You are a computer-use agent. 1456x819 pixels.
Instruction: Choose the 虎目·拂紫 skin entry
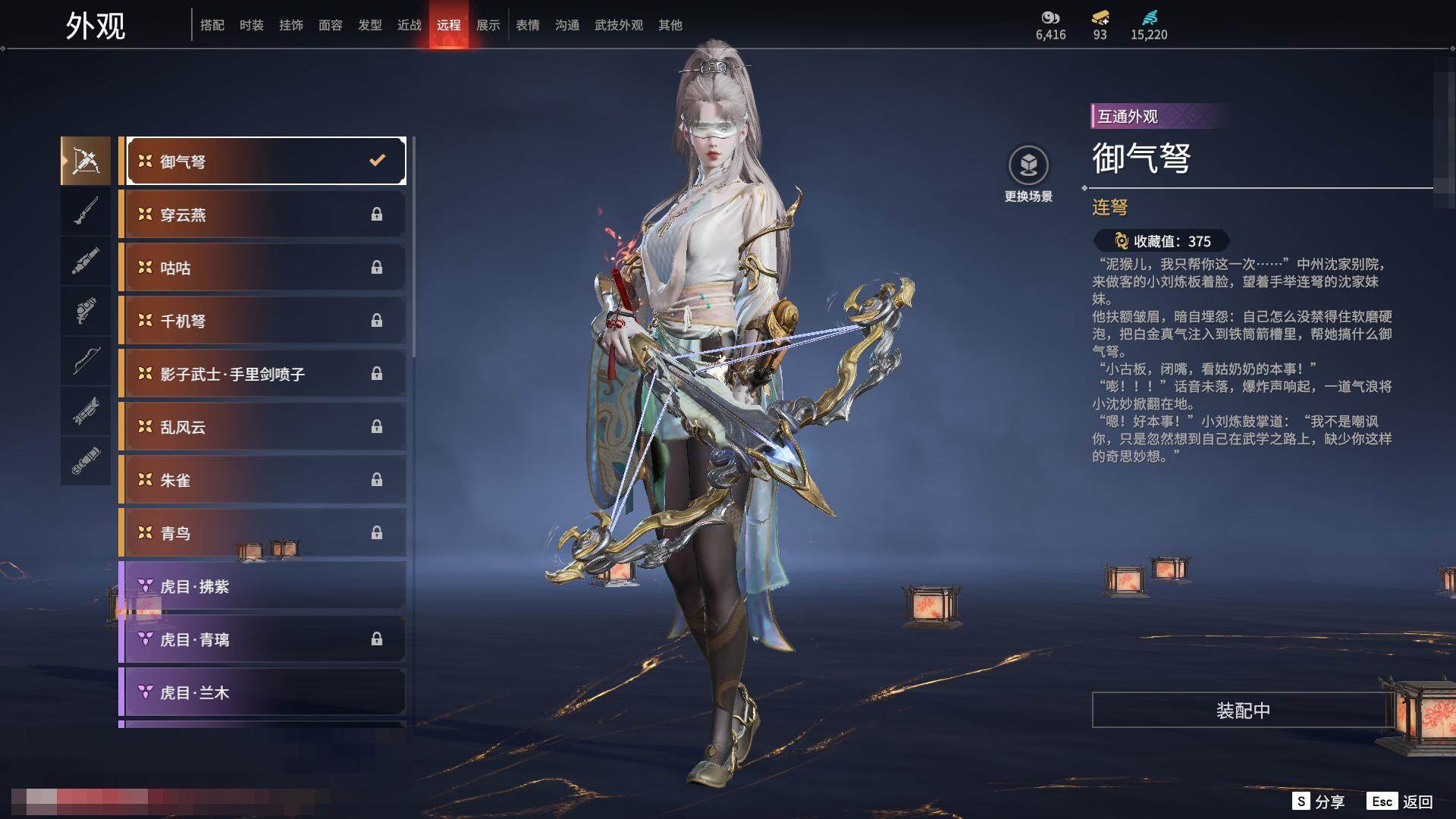pos(262,586)
